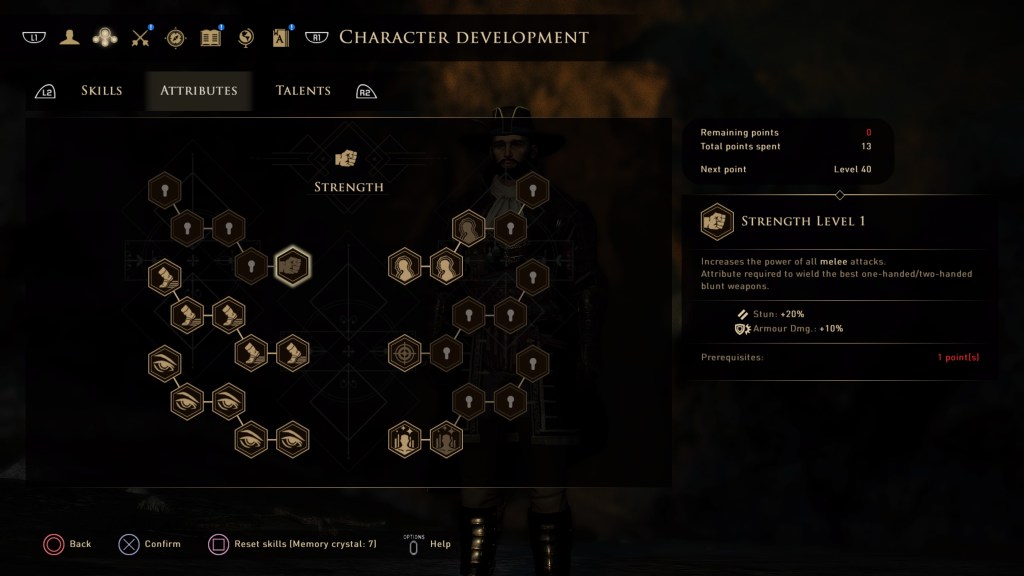The width and height of the screenshot is (1024, 576).
Task: Choose the crosshair target attribute node
Action: click(x=404, y=353)
